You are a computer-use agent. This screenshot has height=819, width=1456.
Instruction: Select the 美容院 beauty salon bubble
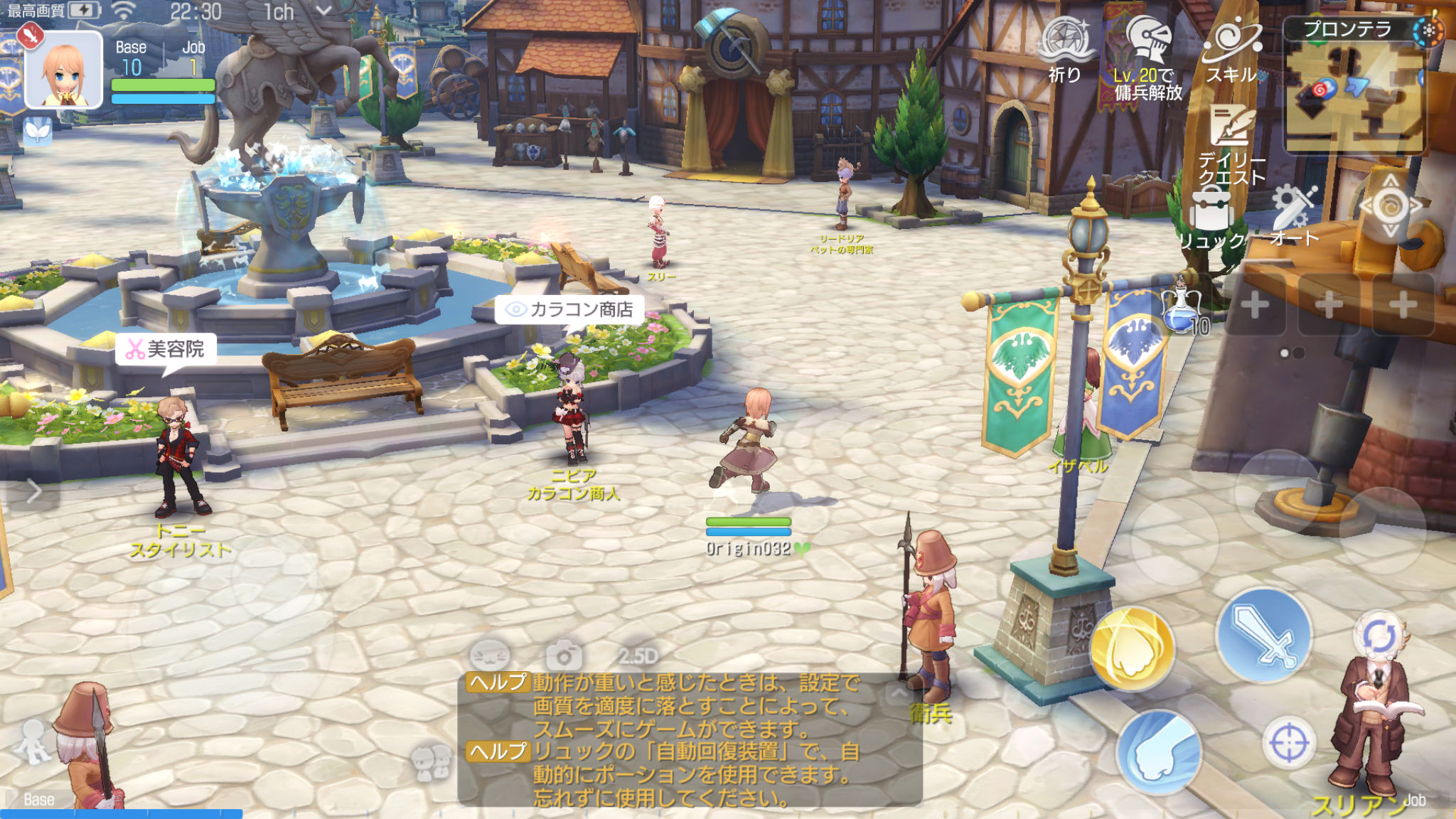[166, 349]
